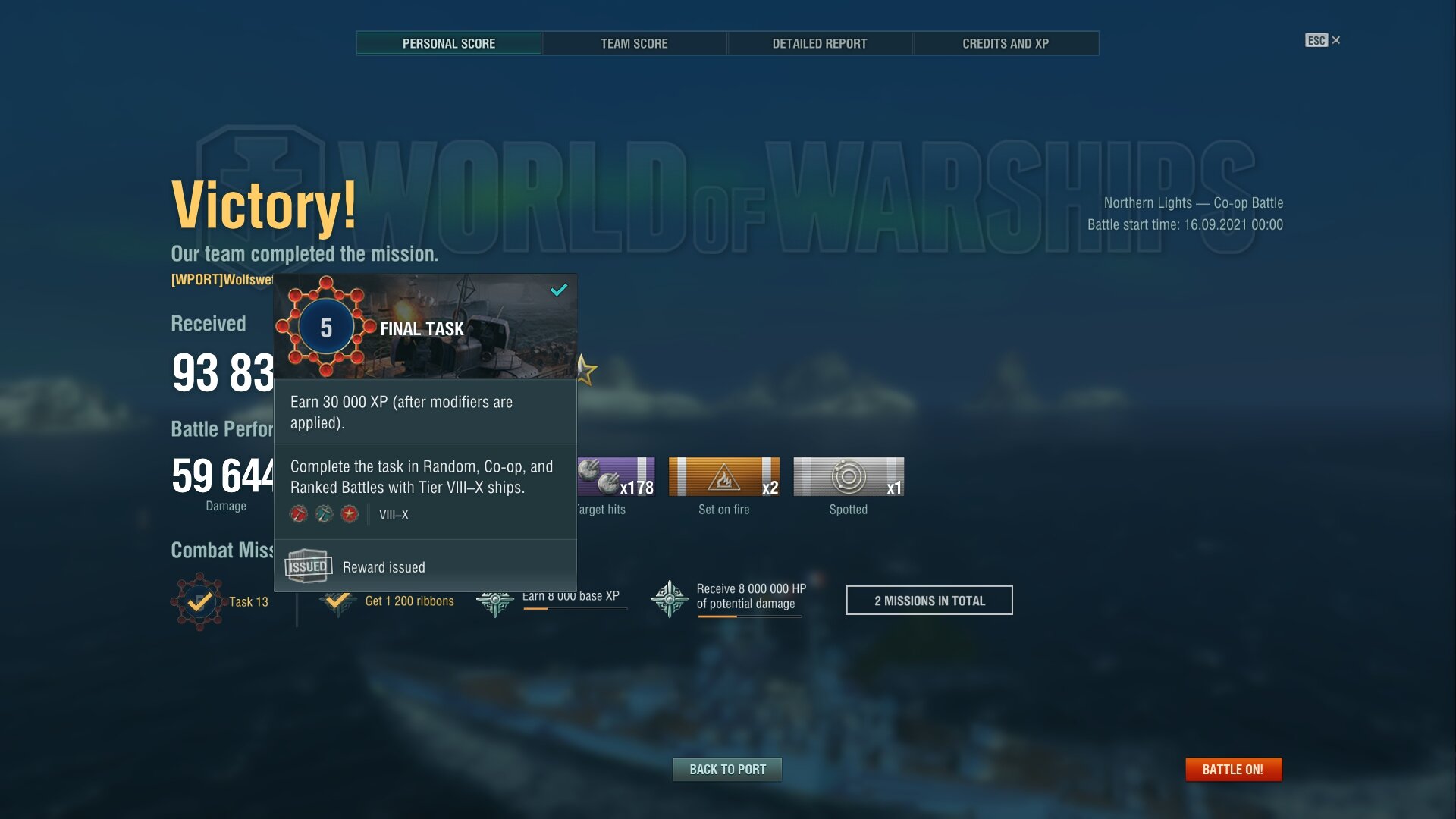Click the Set on fire ribbon
Screen dimensions: 1456x819
tap(724, 477)
